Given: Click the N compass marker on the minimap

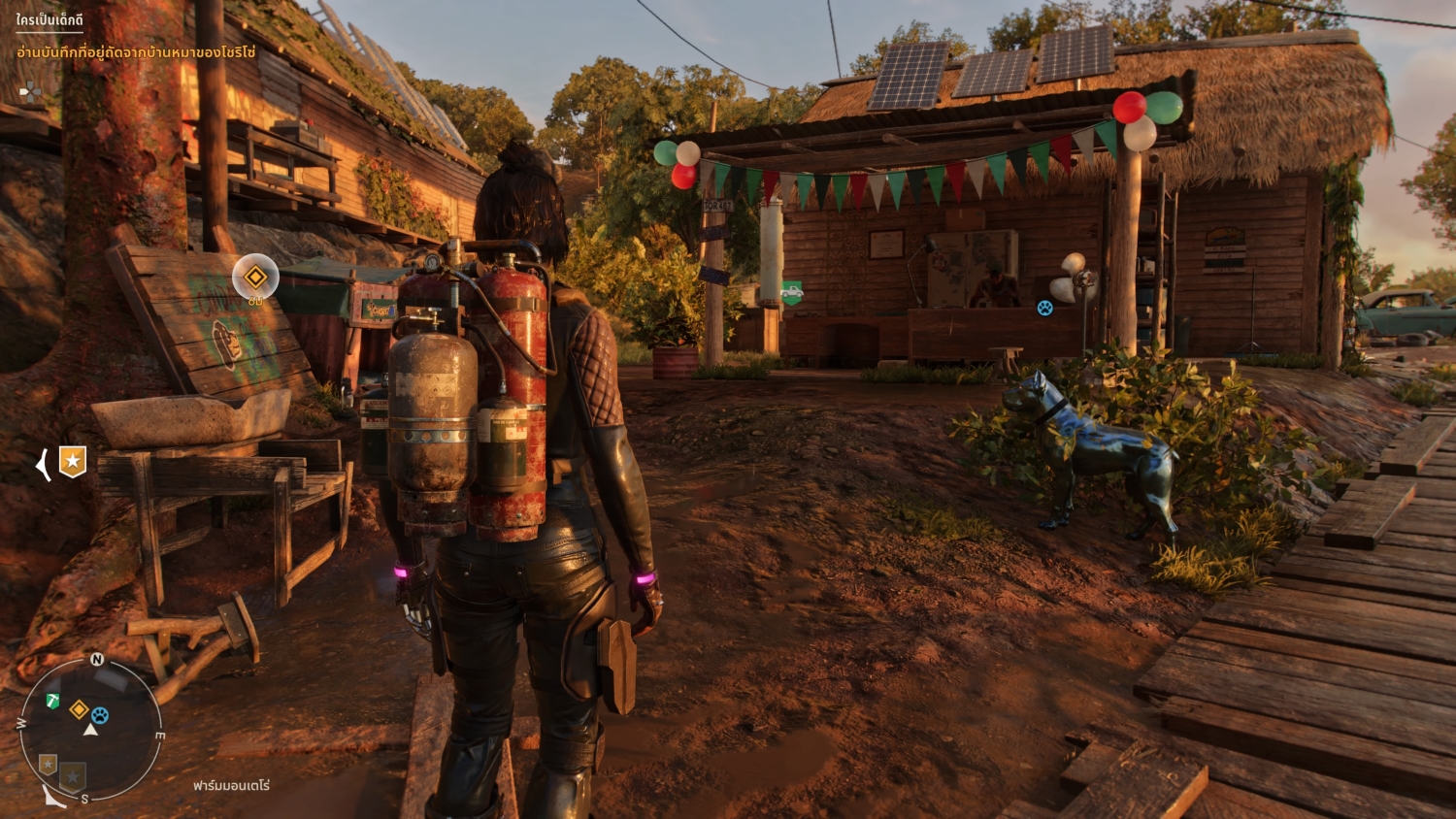Looking at the screenshot, I should coord(97,660).
